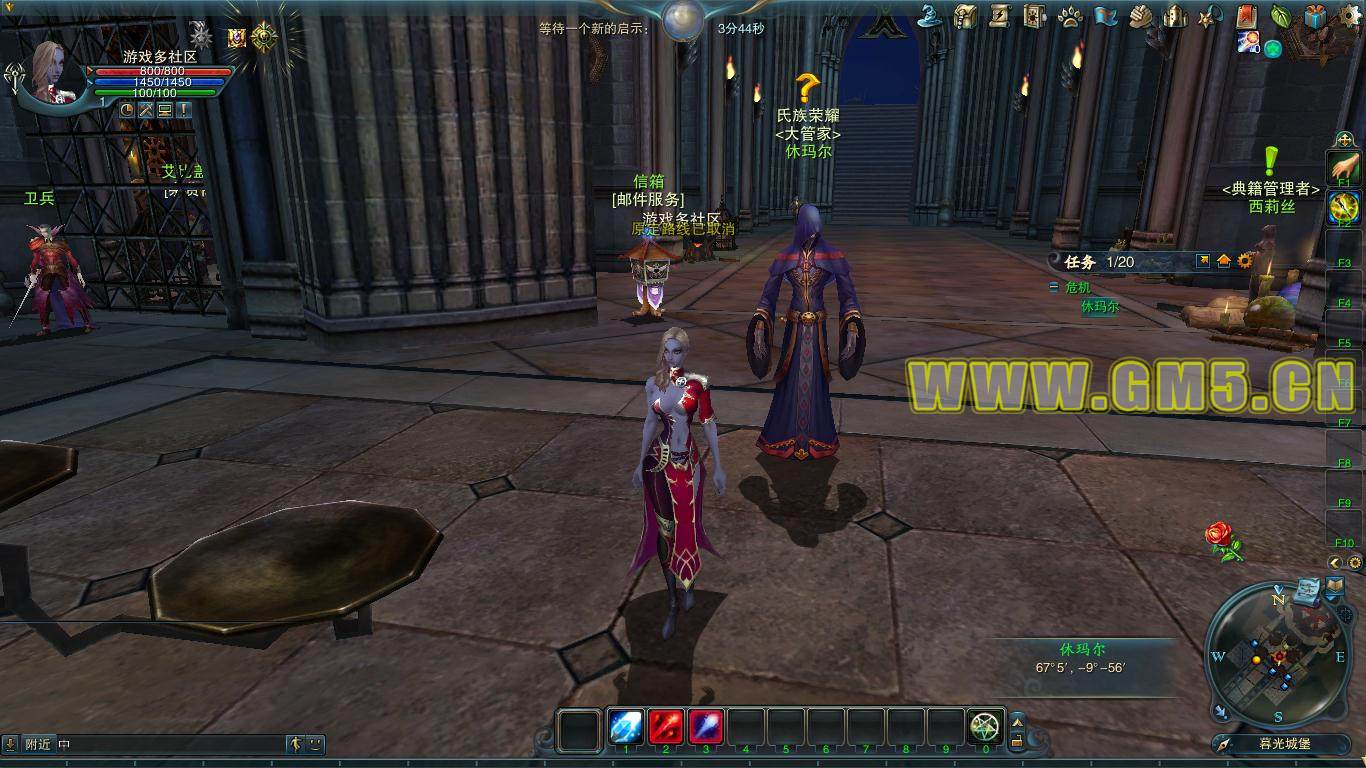The width and height of the screenshot is (1366, 768).
Task: Activate the red slash skill in slot 2
Action: coord(666,727)
